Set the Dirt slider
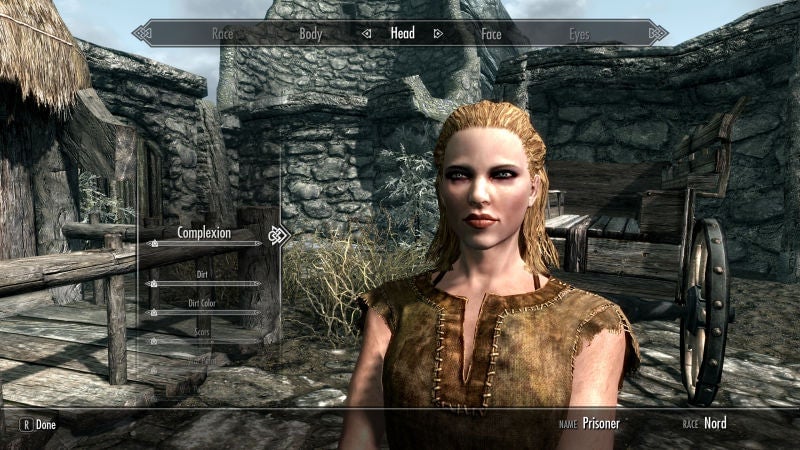The image size is (800, 450). click(204, 284)
